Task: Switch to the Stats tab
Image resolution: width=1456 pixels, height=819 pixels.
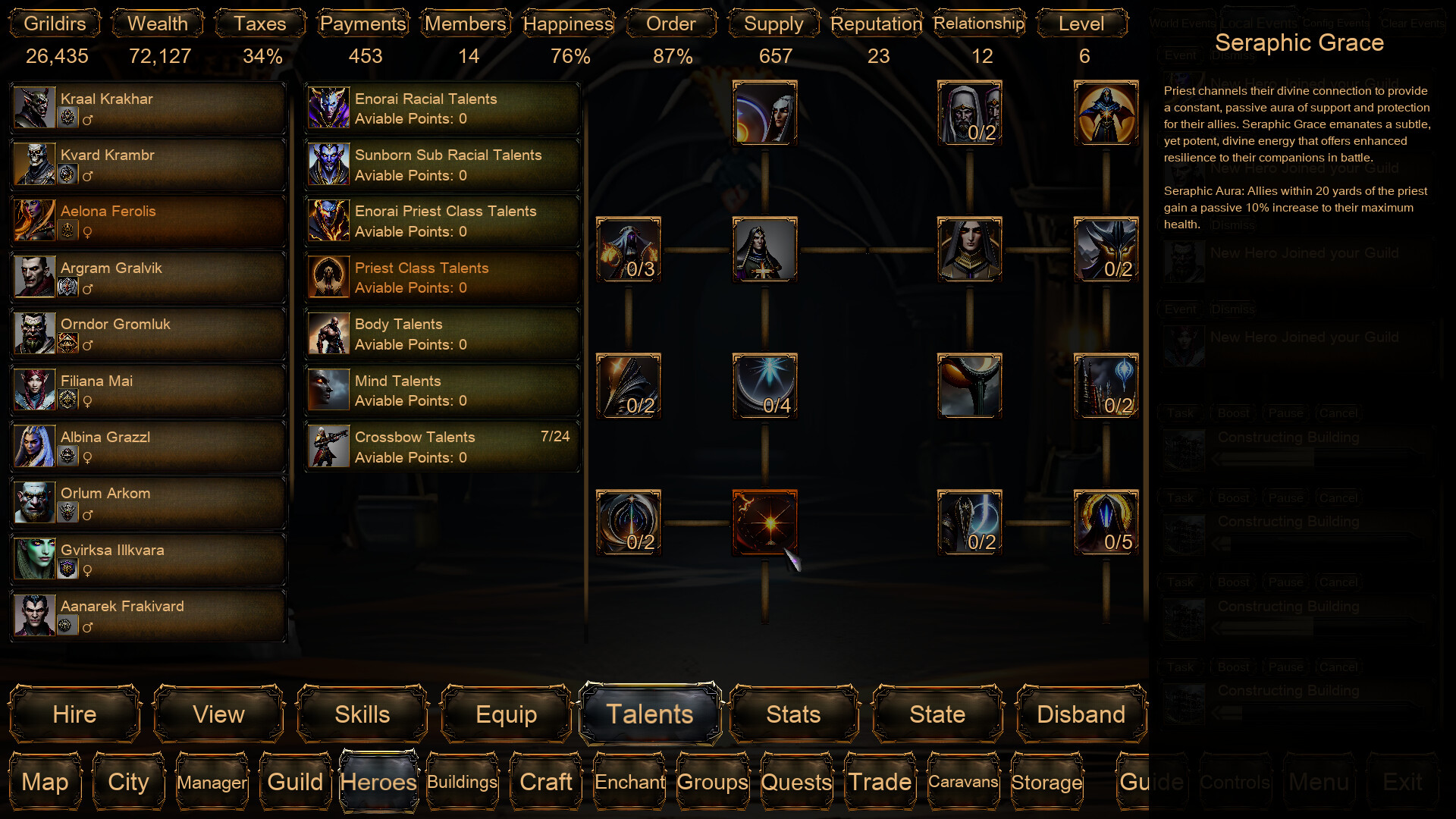Action: (x=793, y=714)
